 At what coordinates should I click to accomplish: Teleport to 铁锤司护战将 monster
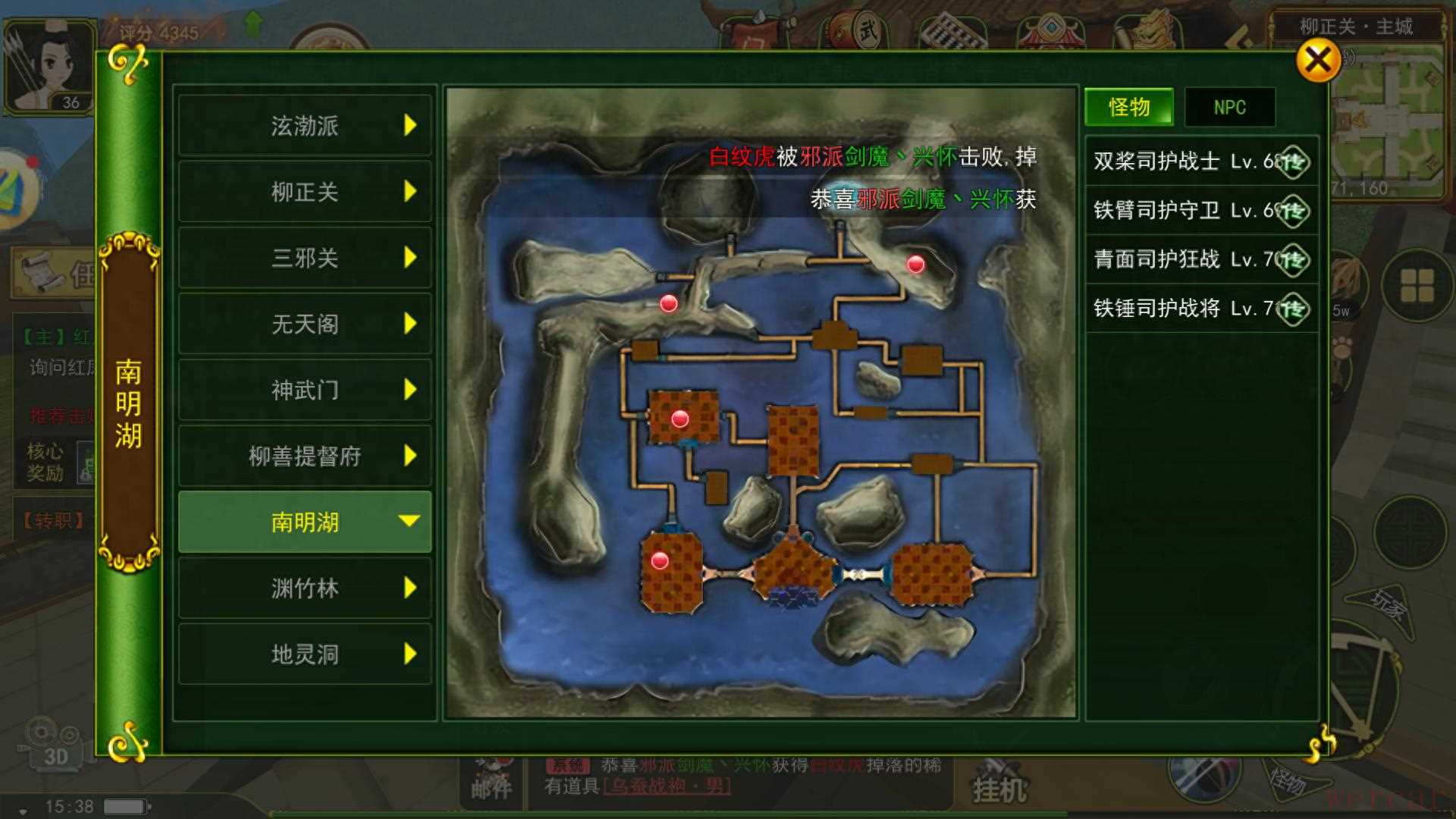(x=1292, y=309)
